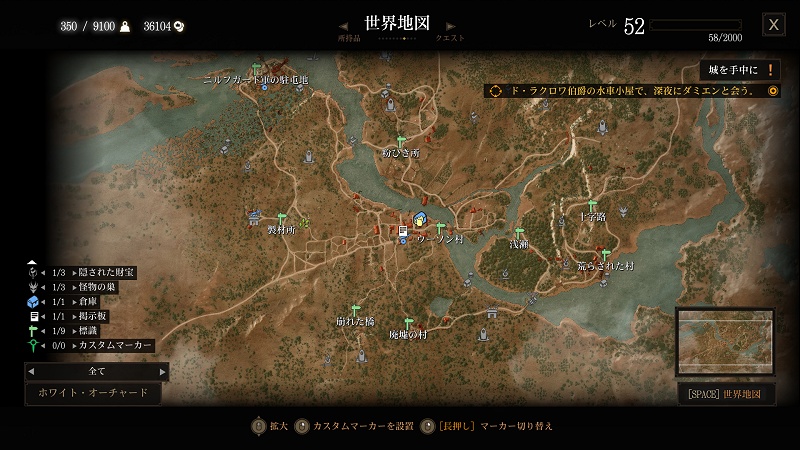Screen dimensions: 800x450
Task: Pick the 掲示板 legend entry
Action: tap(96, 316)
